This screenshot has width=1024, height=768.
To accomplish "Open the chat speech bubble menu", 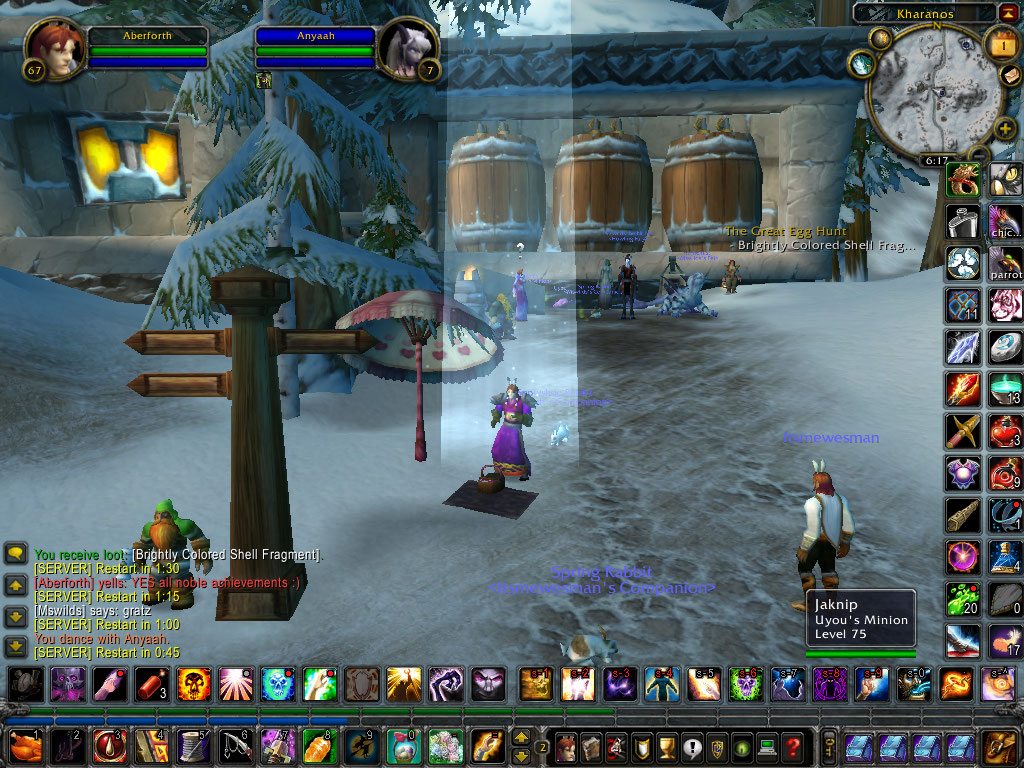I will click(x=16, y=552).
